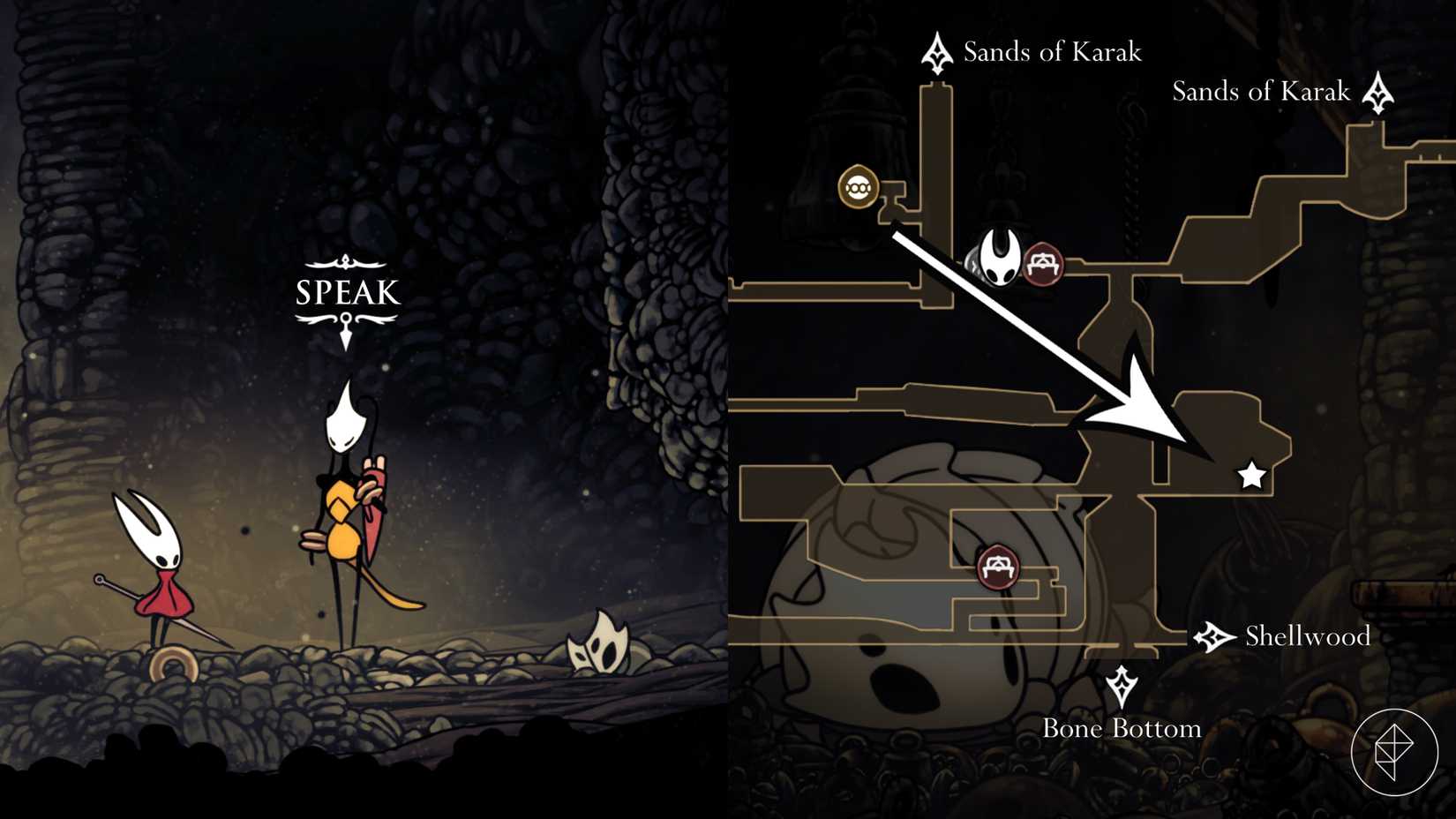Select the bench marker inside the skull-shaped chamber
The width and height of the screenshot is (1456, 819).
point(998,566)
